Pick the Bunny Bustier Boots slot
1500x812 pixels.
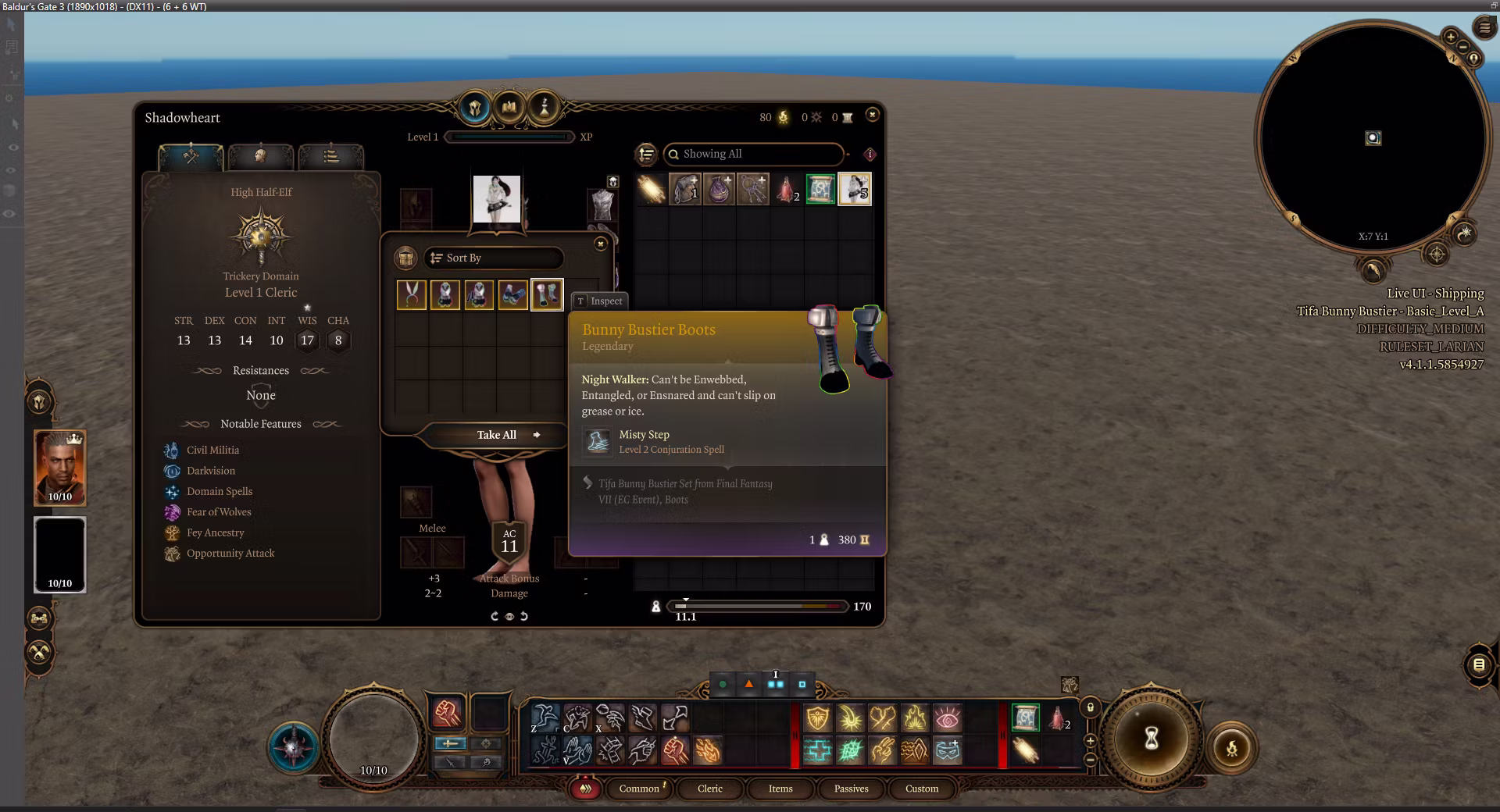547,295
